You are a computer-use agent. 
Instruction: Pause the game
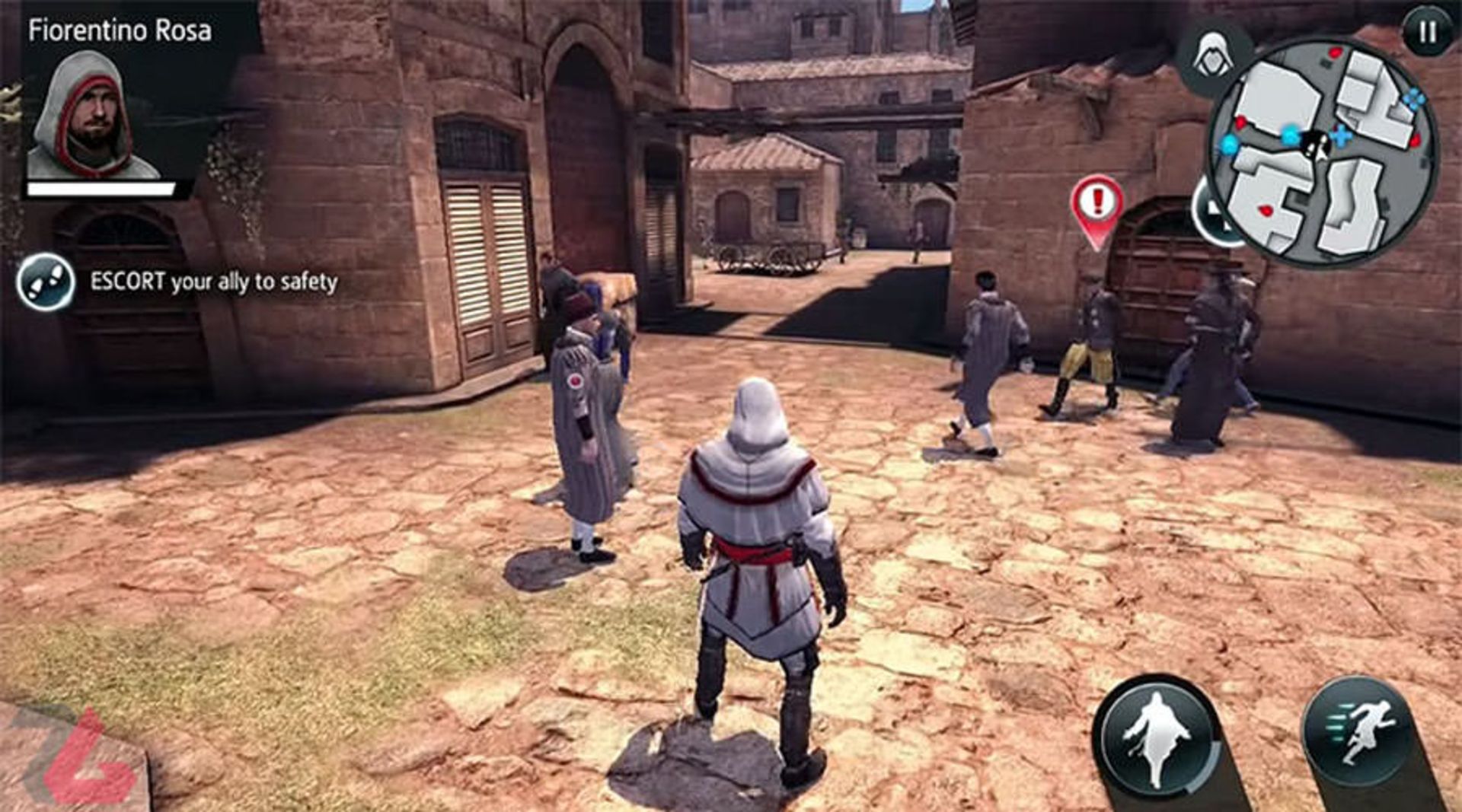click(1427, 32)
